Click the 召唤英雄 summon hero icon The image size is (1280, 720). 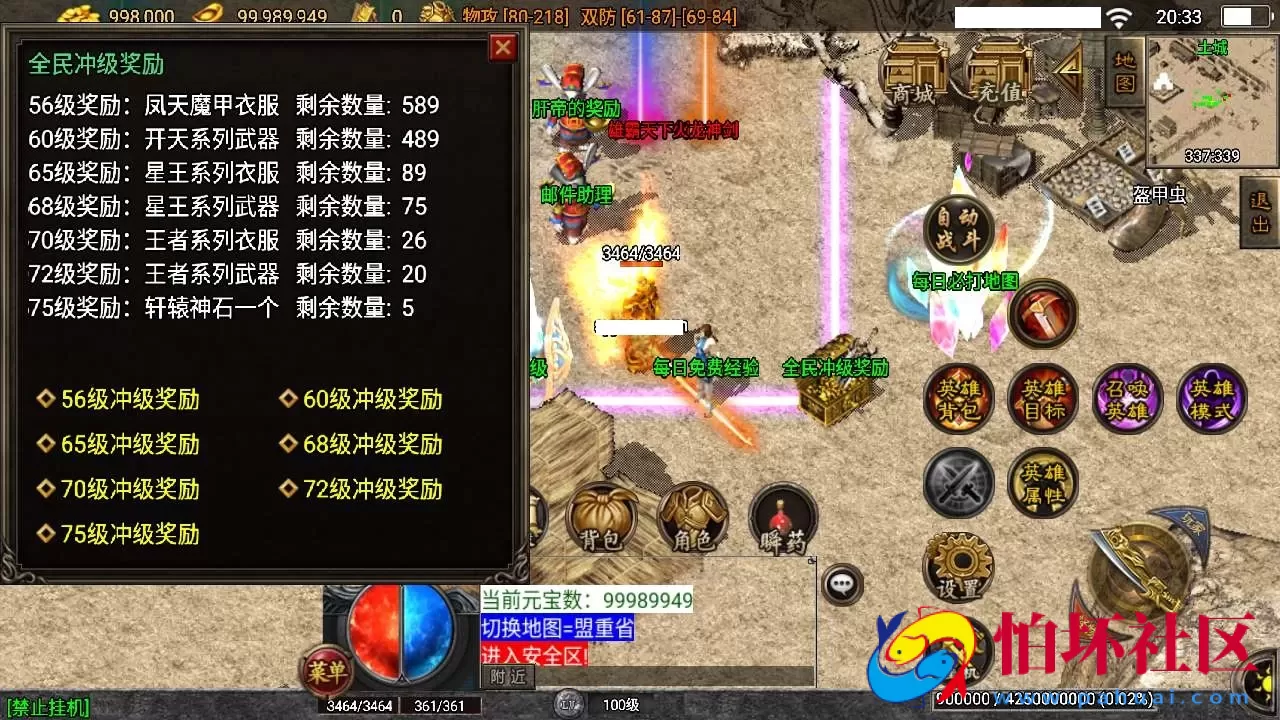coord(1127,398)
